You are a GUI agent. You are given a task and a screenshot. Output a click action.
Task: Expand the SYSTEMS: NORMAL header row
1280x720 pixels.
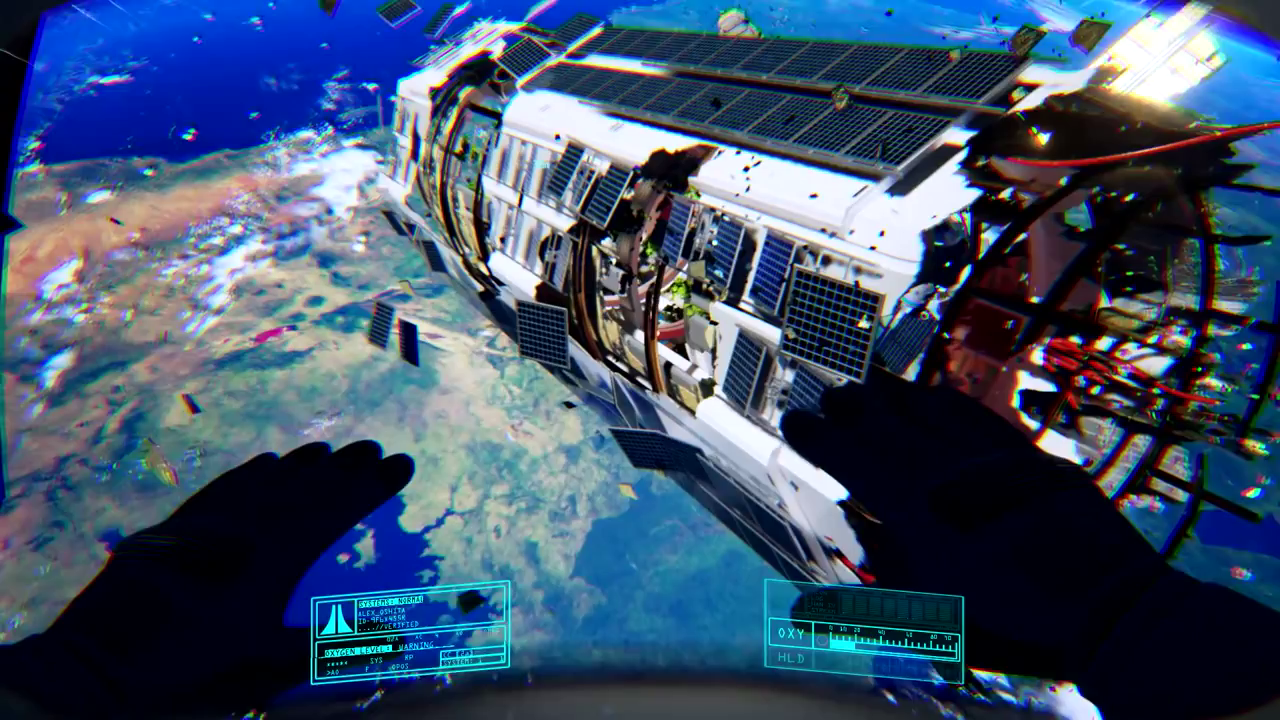(391, 600)
